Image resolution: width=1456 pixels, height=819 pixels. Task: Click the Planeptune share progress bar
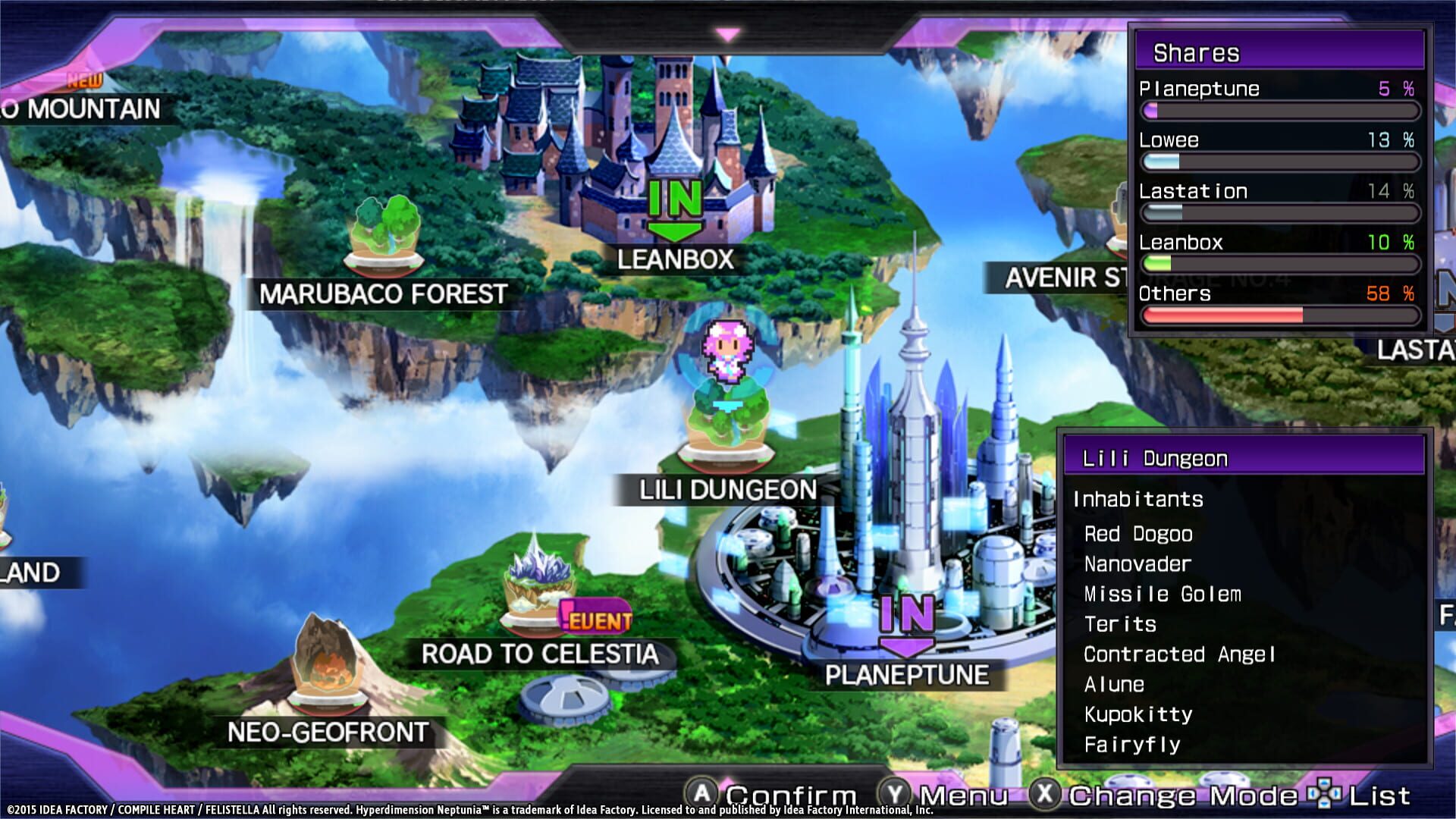pos(1282,111)
